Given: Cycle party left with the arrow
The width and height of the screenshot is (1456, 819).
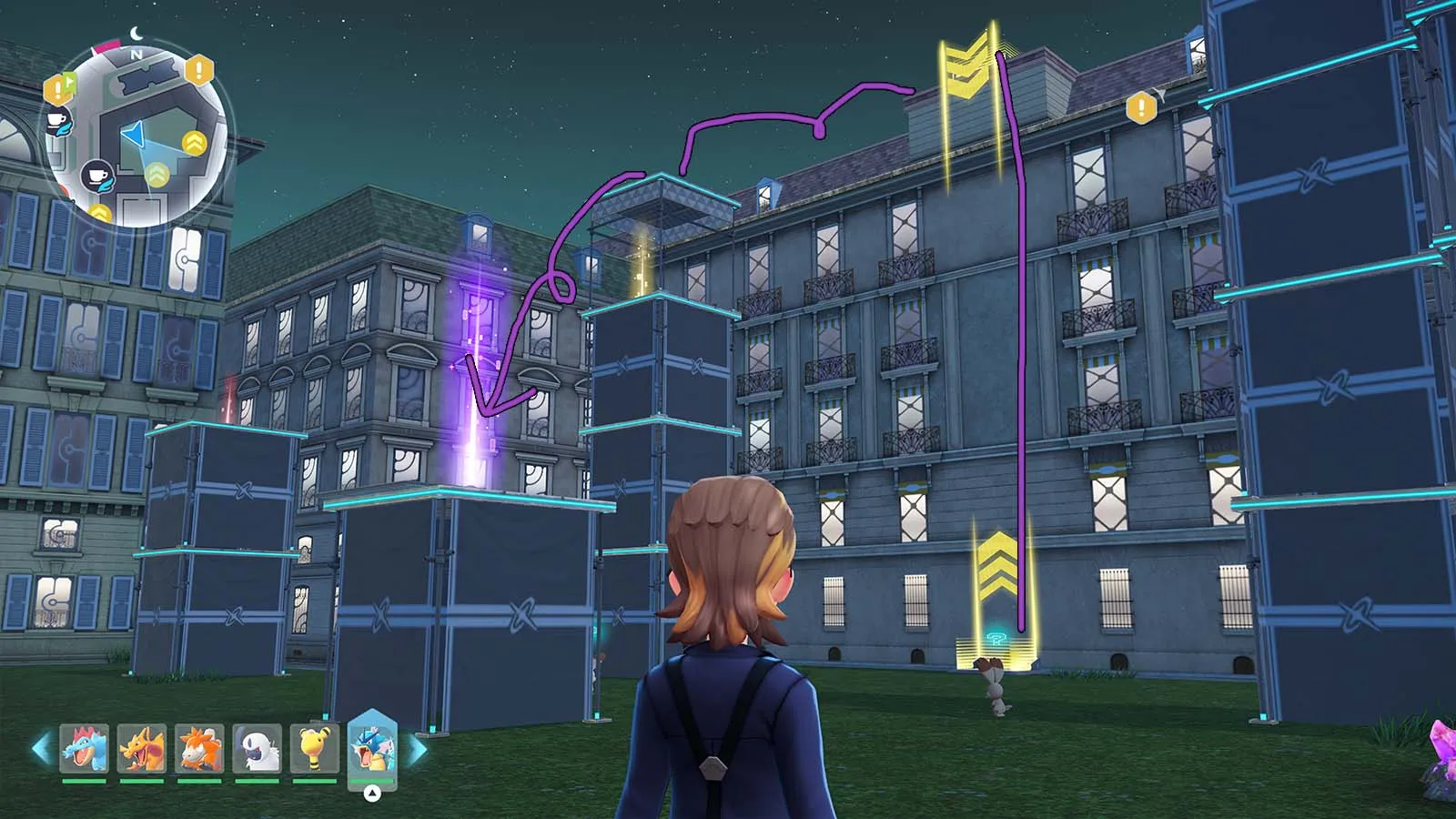Looking at the screenshot, I should tap(41, 749).
